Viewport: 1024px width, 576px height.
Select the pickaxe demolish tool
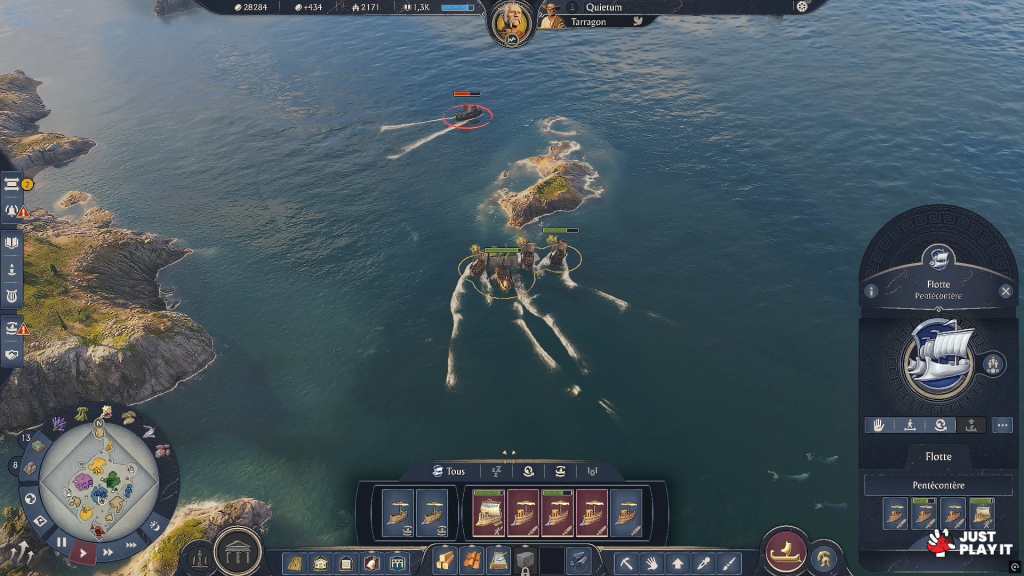tap(626, 564)
